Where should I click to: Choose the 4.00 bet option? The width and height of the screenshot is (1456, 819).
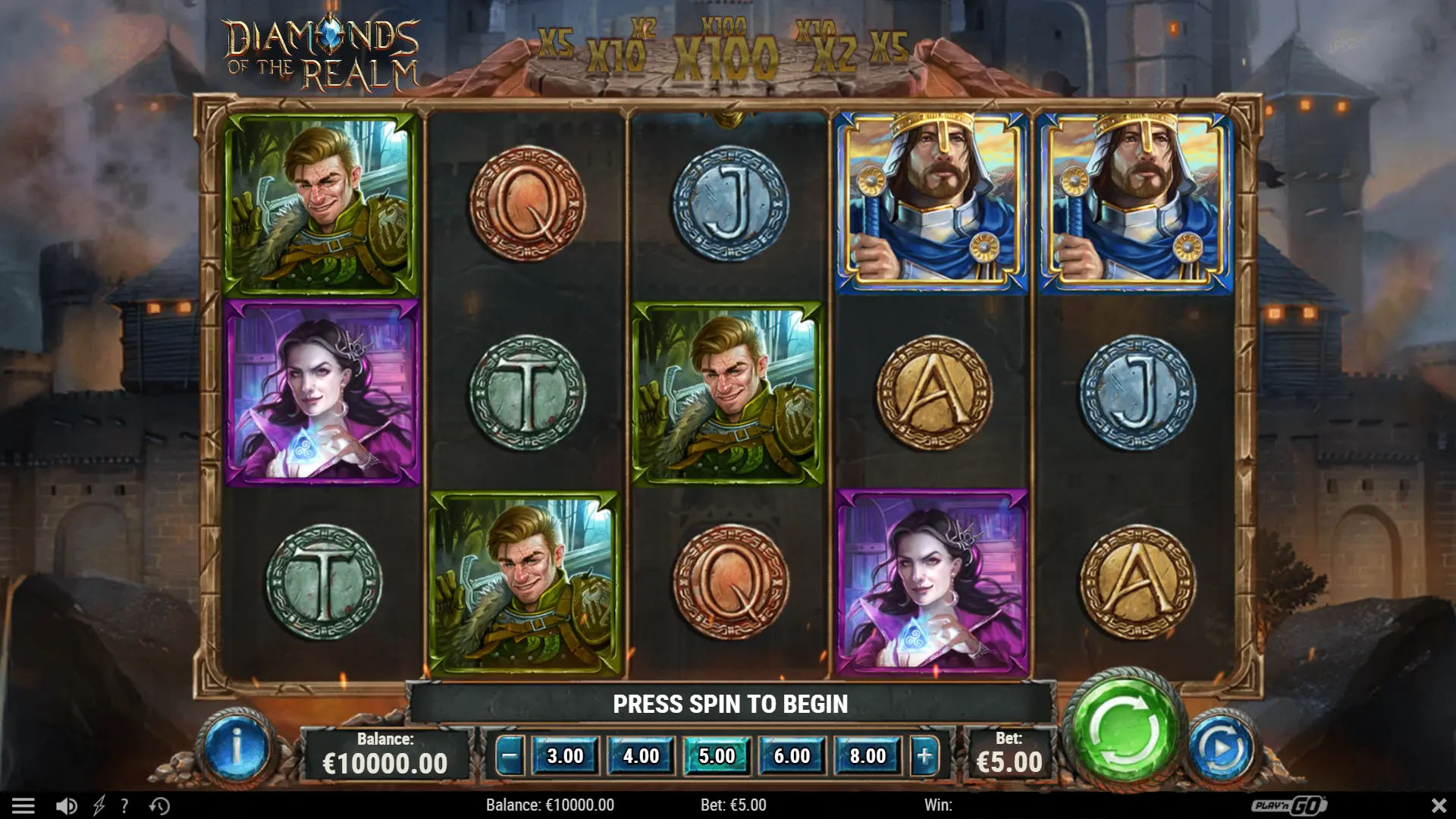tap(641, 756)
